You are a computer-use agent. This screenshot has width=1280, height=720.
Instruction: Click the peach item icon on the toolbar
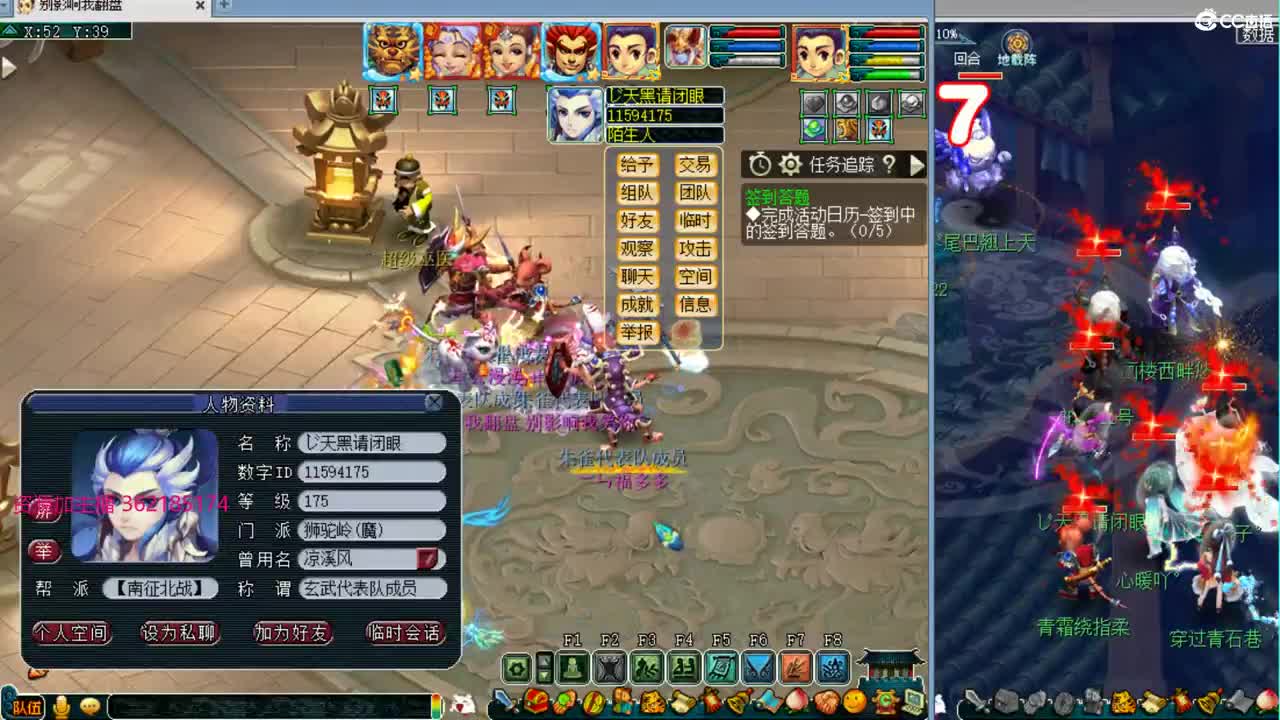point(799,702)
